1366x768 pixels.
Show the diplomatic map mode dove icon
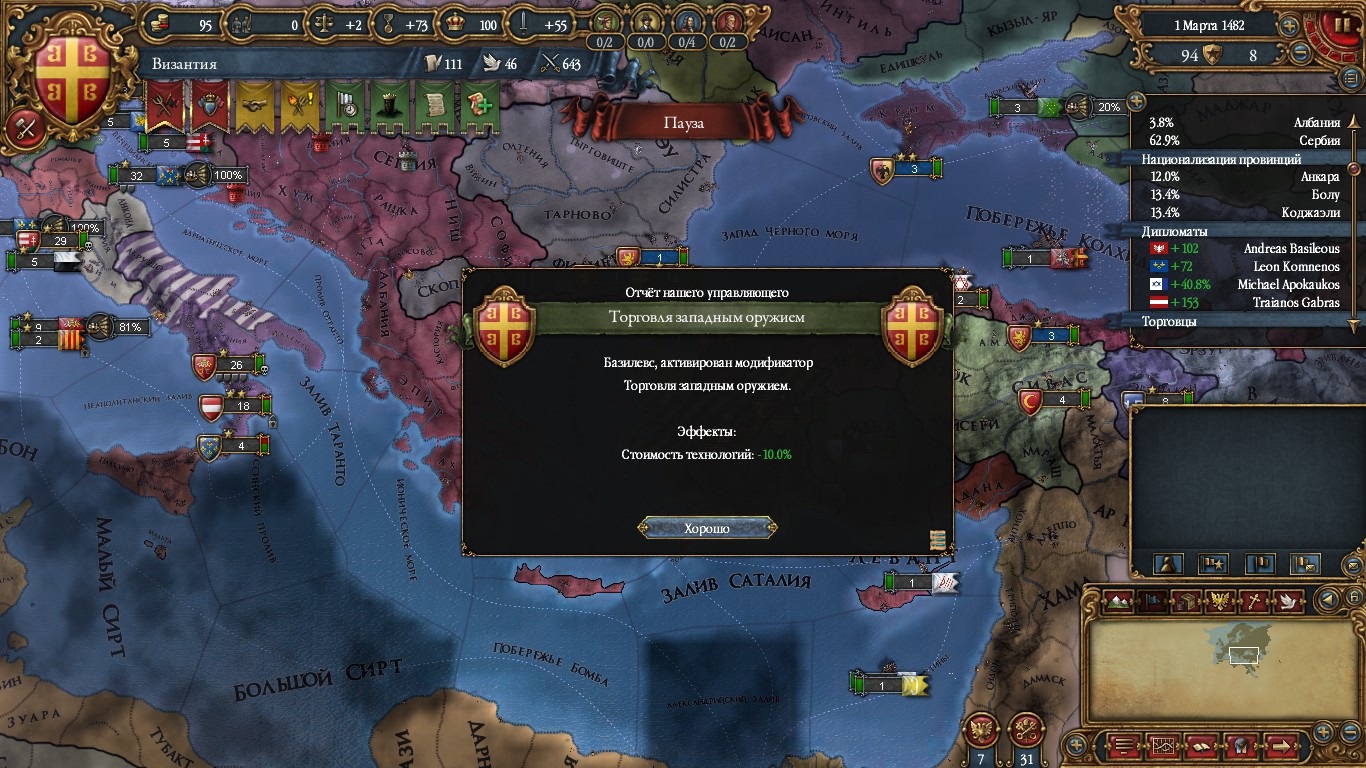coord(1287,601)
